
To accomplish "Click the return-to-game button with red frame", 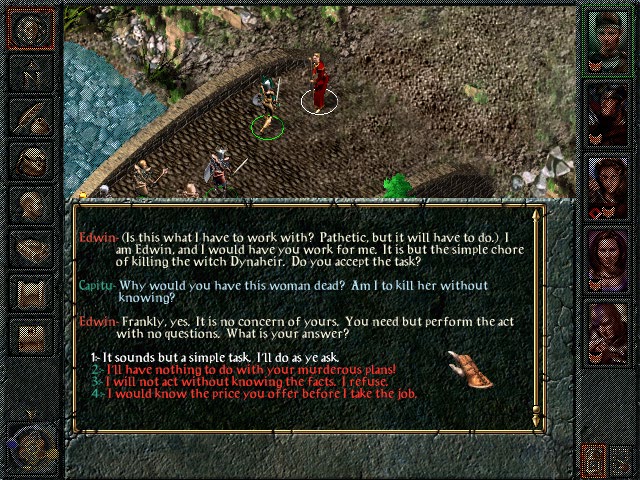I will coord(31,28).
